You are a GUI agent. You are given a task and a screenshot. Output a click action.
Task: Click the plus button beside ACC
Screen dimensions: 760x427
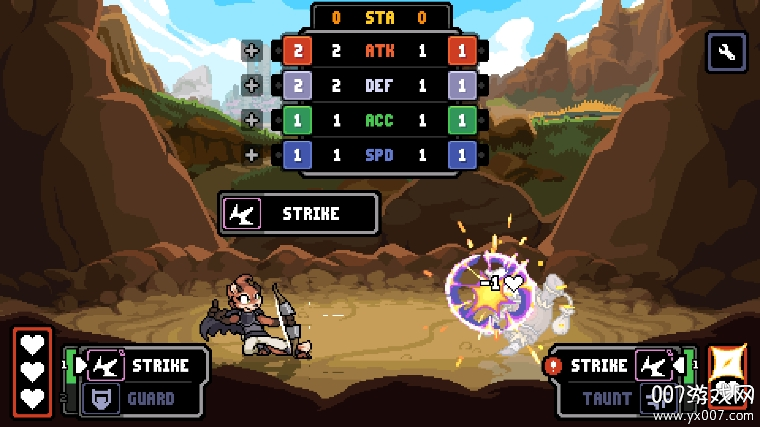click(252, 120)
